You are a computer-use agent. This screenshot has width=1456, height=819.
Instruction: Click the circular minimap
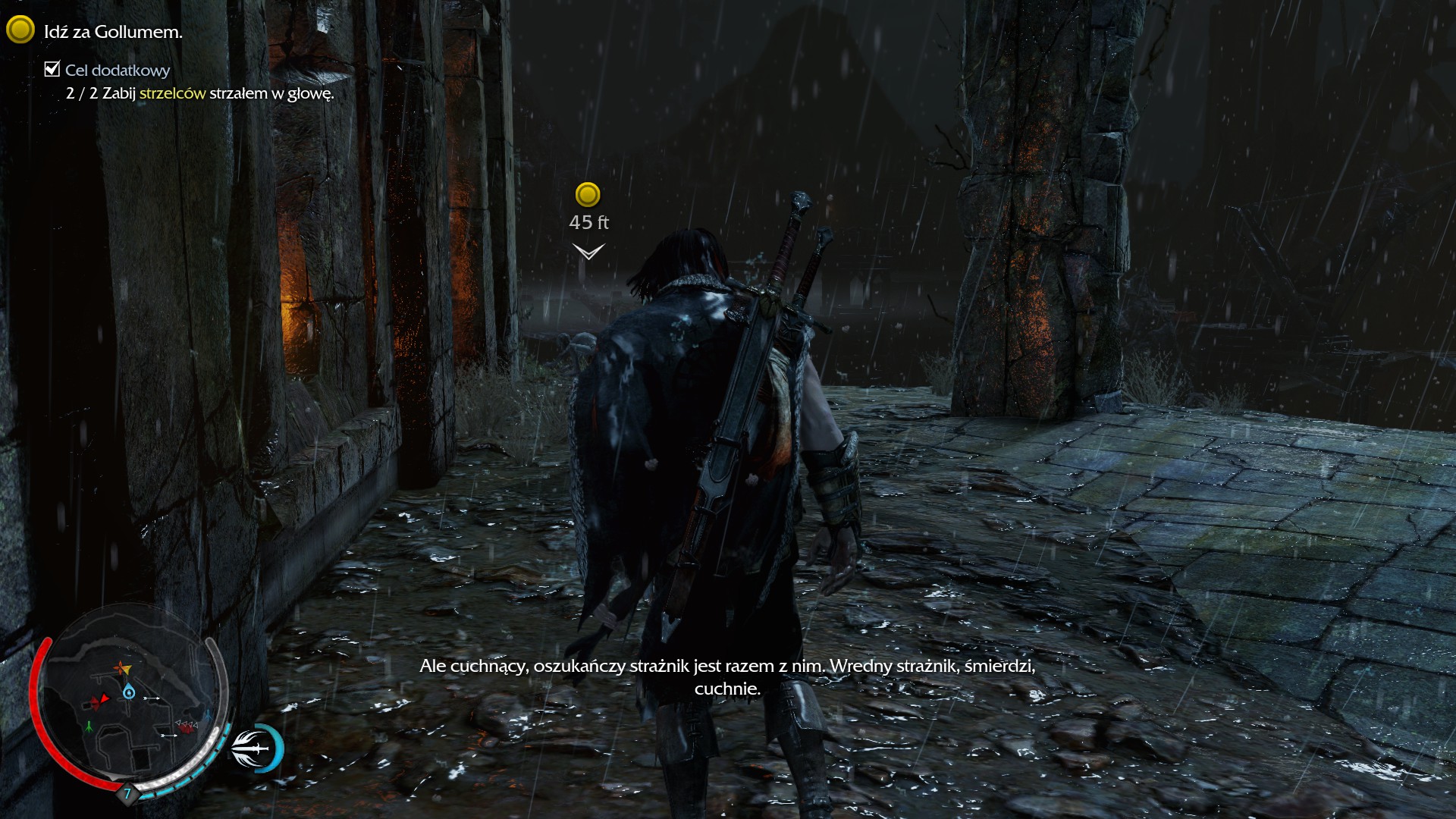point(129,701)
